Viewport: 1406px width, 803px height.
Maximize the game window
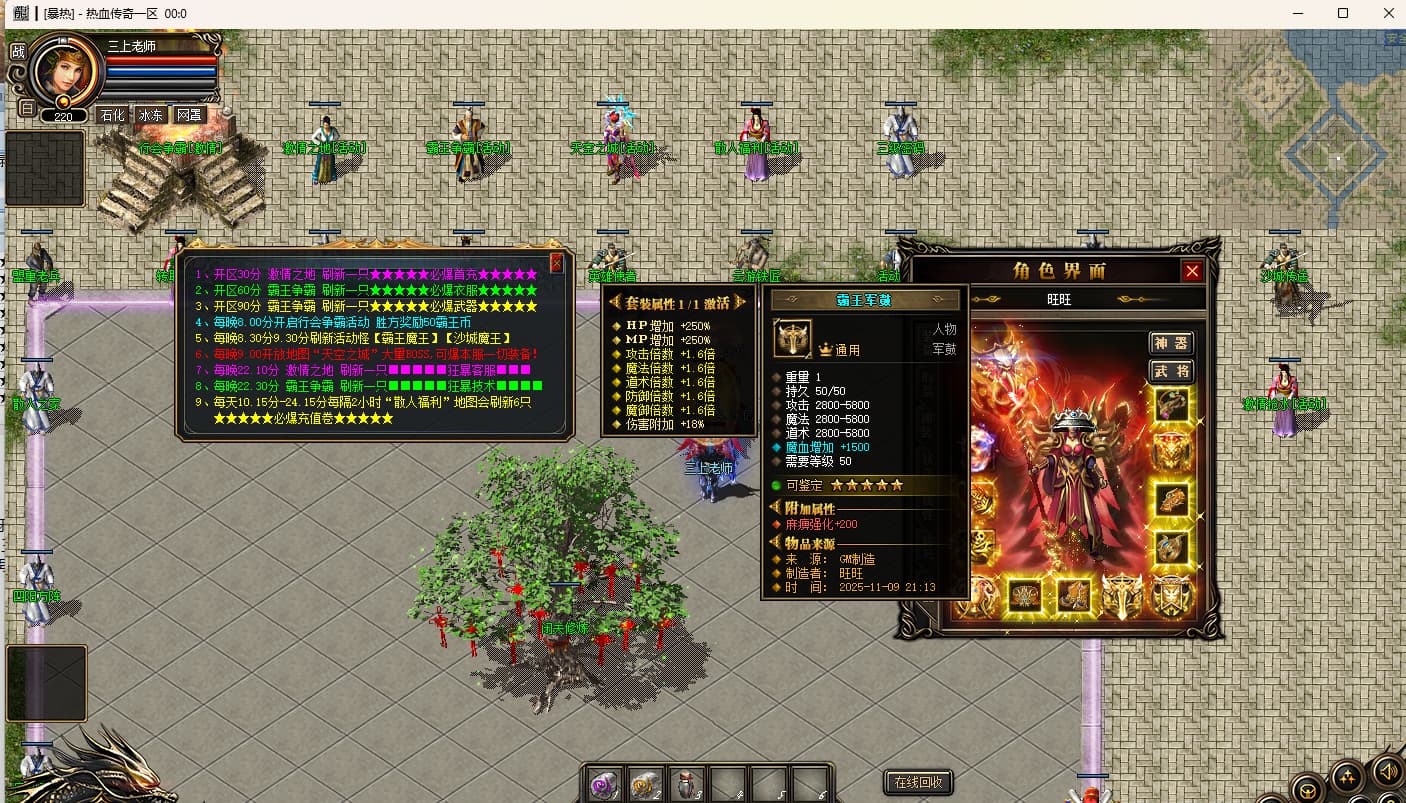(x=1343, y=14)
